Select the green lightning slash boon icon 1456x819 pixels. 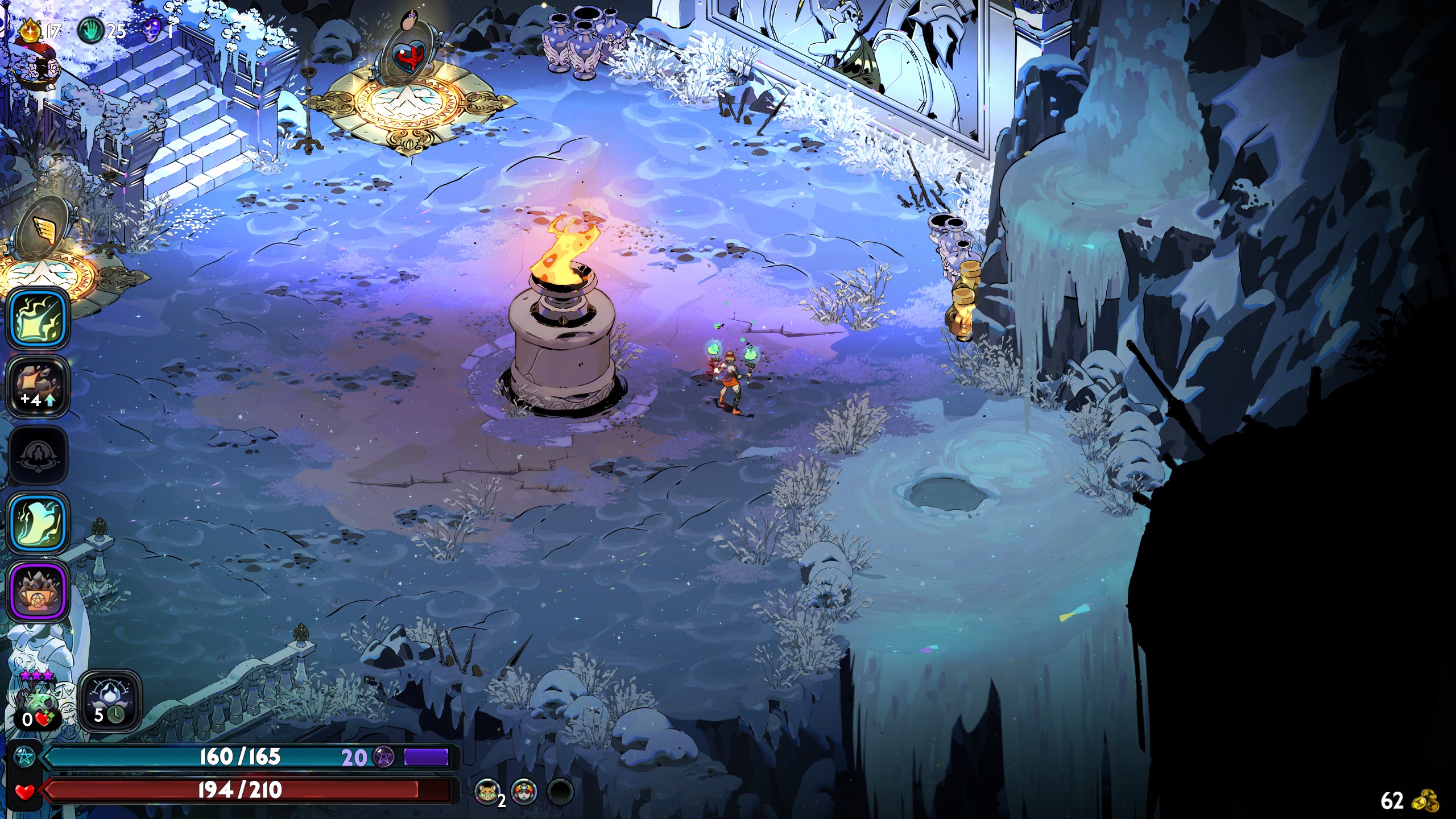coord(39,318)
